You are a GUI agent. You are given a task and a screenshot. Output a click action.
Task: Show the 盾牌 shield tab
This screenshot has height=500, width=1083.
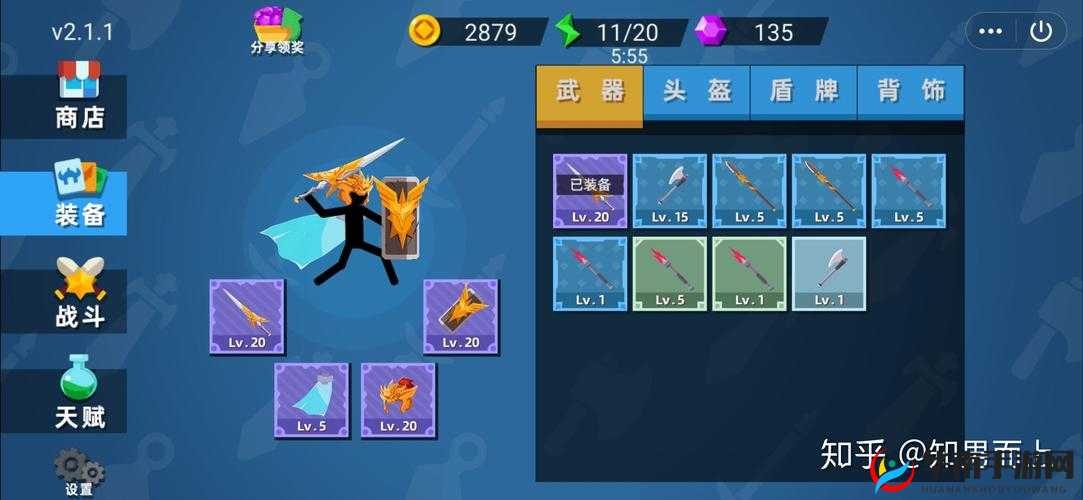pyautogui.click(x=804, y=92)
